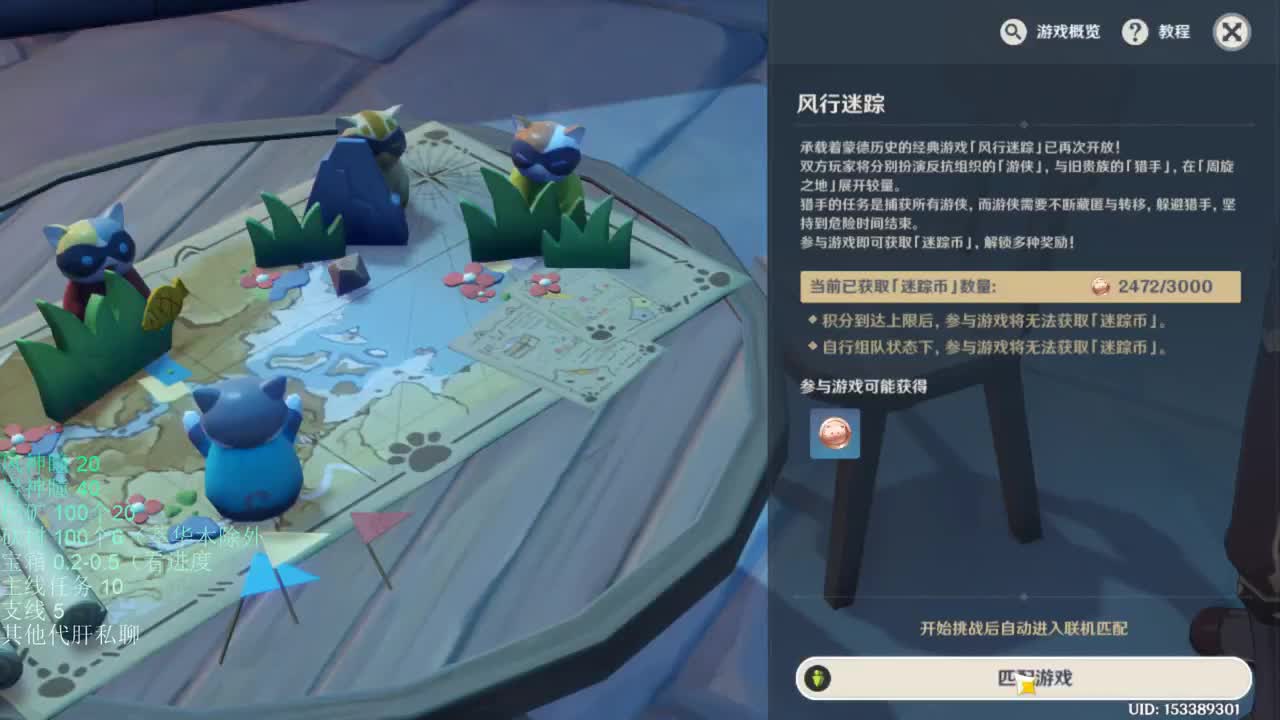The image size is (1280, 720).
Task: Click the Windtrace Coin reward thumbnail
Action: [835, 434]
